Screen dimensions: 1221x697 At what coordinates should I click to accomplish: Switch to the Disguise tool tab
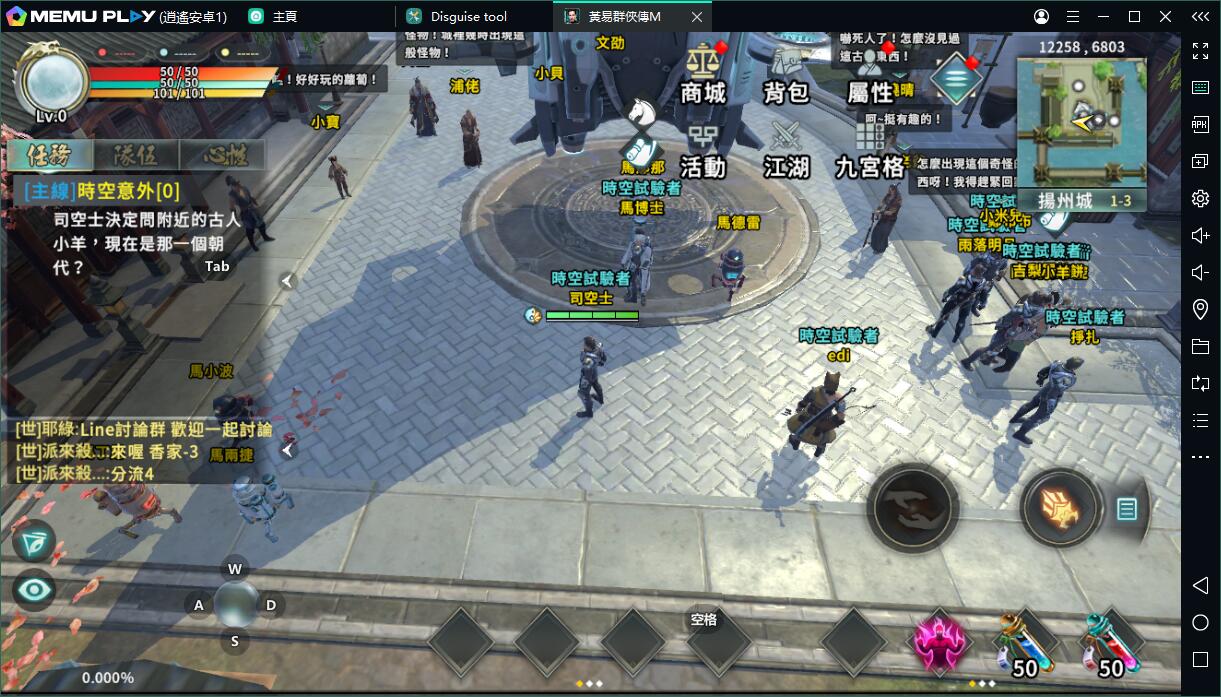click(x=469, y=17)
